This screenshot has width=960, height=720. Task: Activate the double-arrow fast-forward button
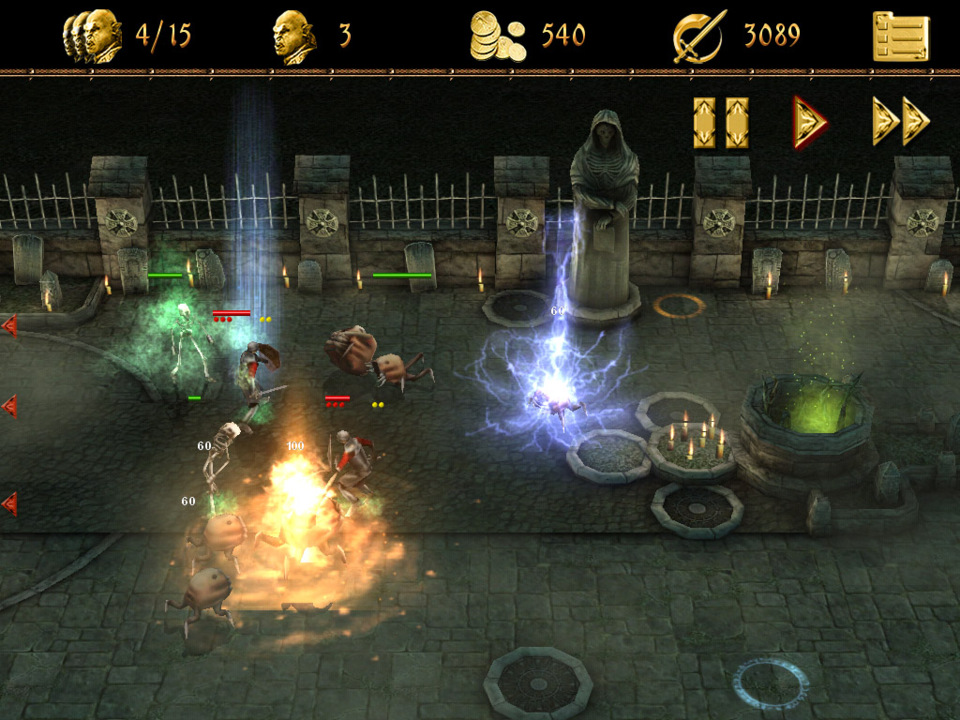pyautogui.click(x=901, y=122)
